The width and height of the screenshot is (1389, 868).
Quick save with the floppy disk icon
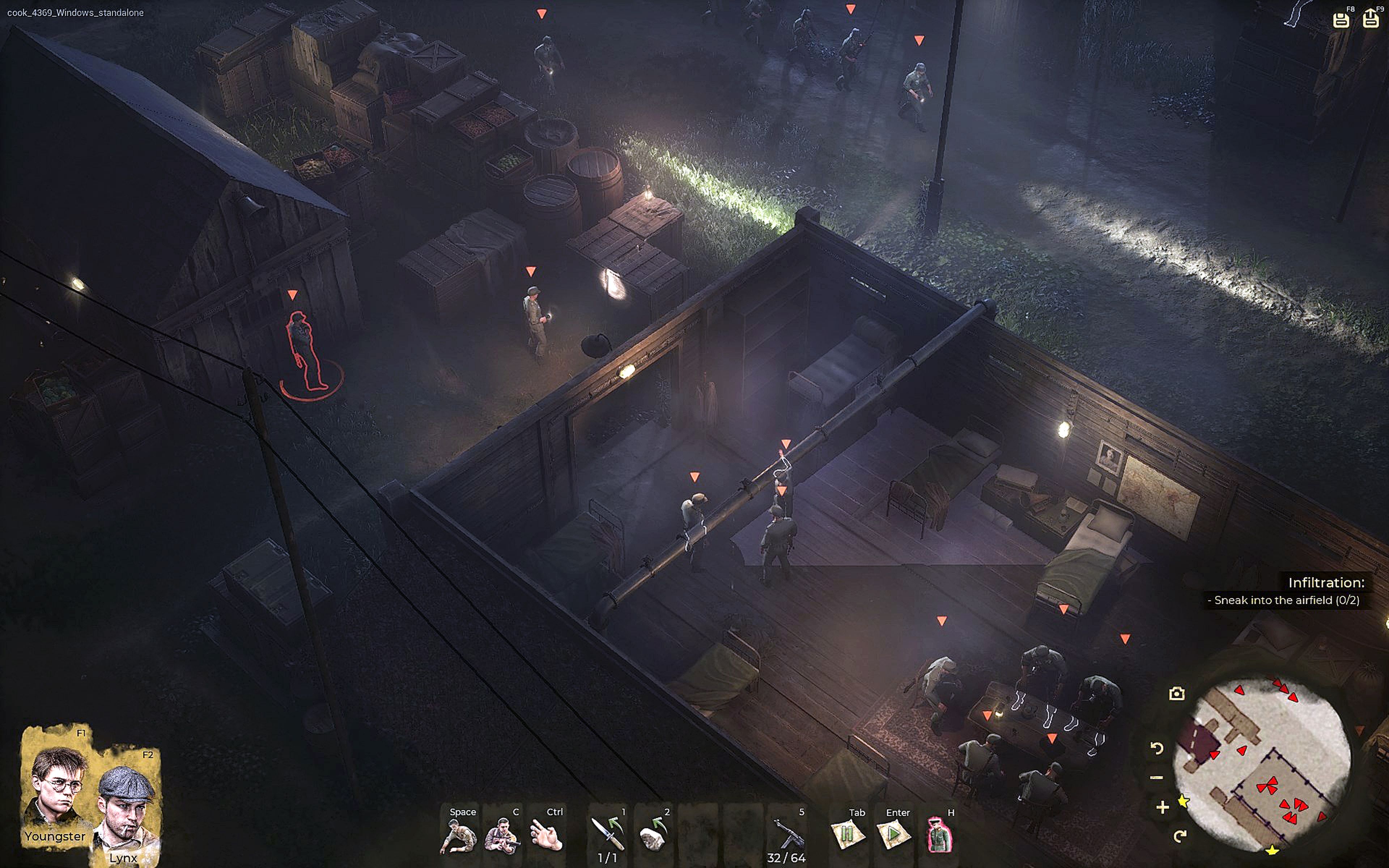tap(1341, 20)
